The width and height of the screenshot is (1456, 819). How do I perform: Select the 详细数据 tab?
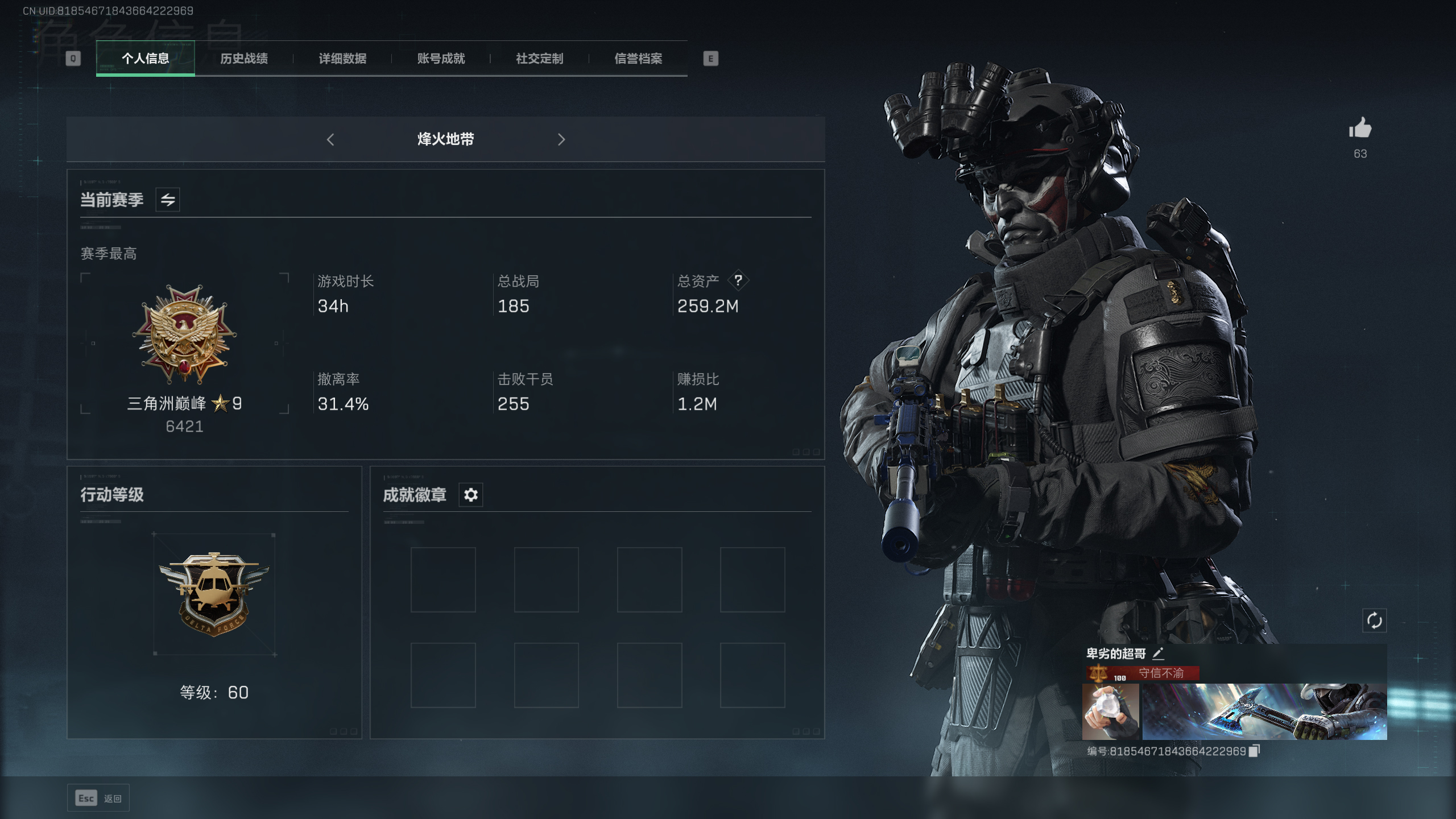click(342, 59)
